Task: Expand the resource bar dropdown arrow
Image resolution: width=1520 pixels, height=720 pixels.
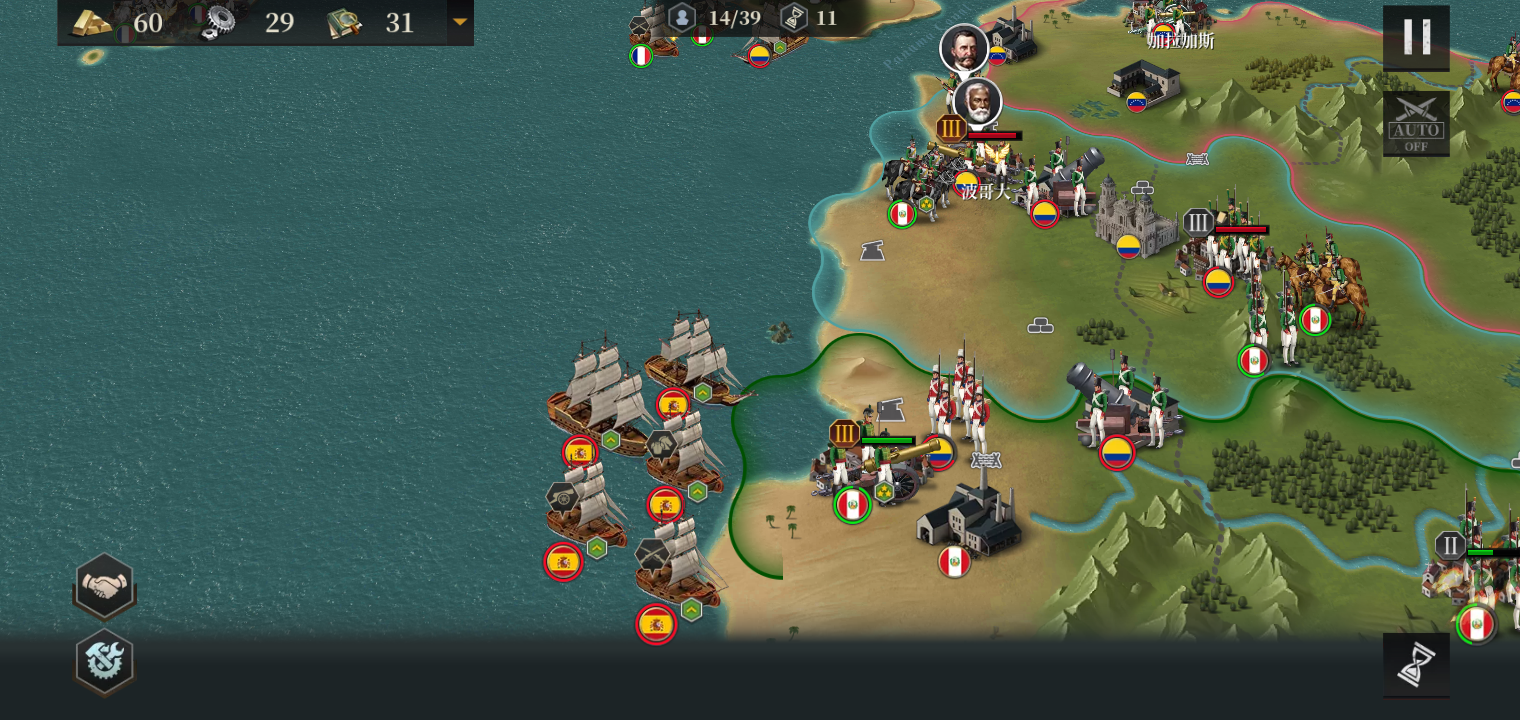Action: (460, 22)
